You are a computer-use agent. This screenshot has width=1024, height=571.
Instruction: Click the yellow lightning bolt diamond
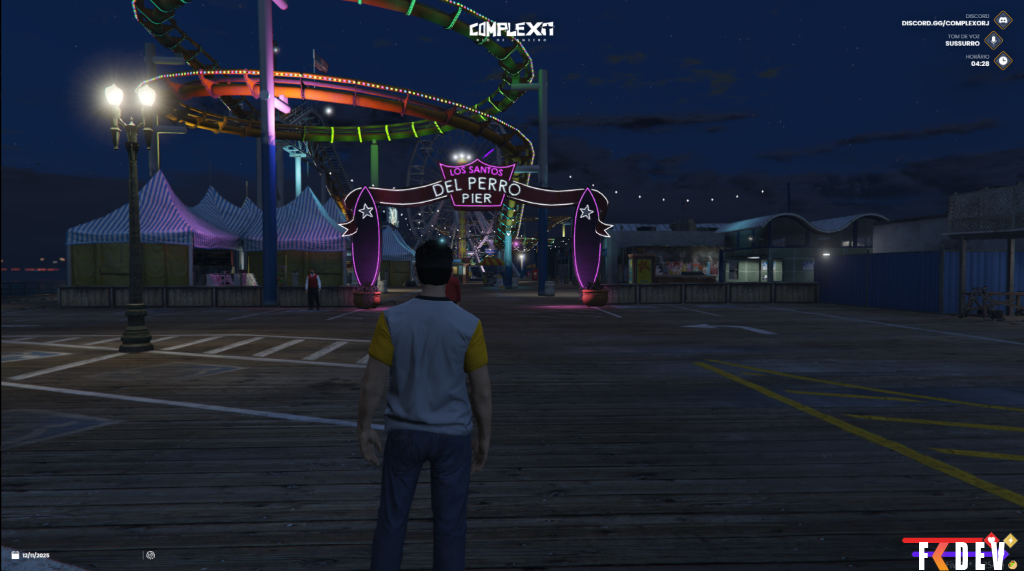(1008, 540)
